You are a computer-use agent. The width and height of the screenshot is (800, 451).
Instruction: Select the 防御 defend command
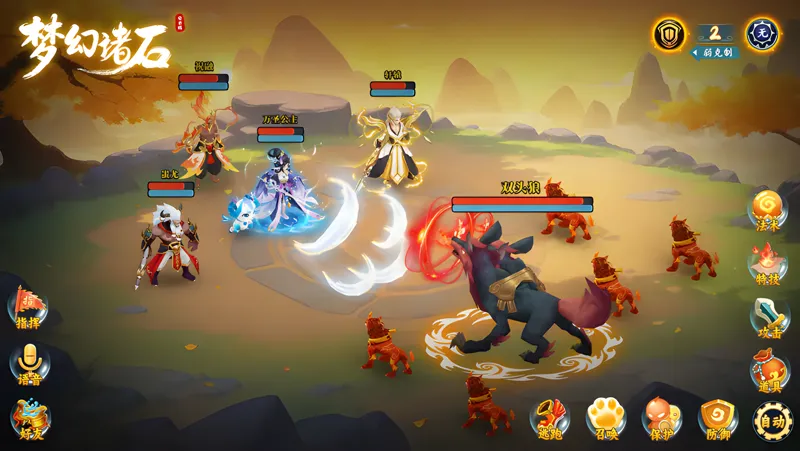pyautogui.click(x=717, y=418)
